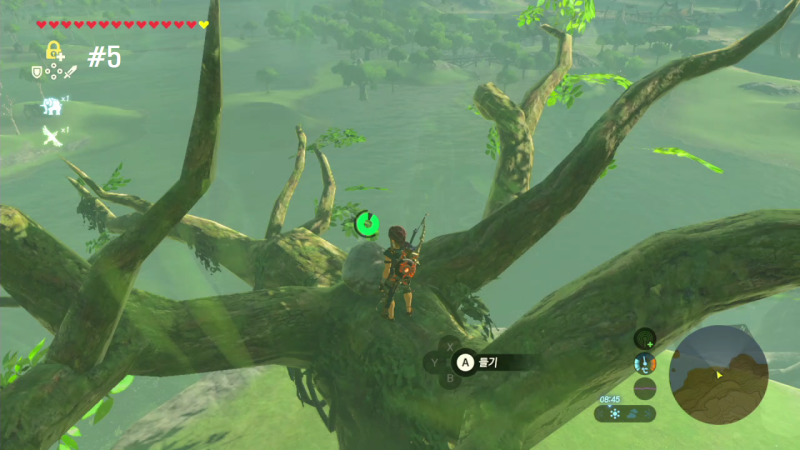Image resolution: width=800 pixels, height=450 pixels.
Task: Select the shield quick-select icon
Action: coord(38,72)
